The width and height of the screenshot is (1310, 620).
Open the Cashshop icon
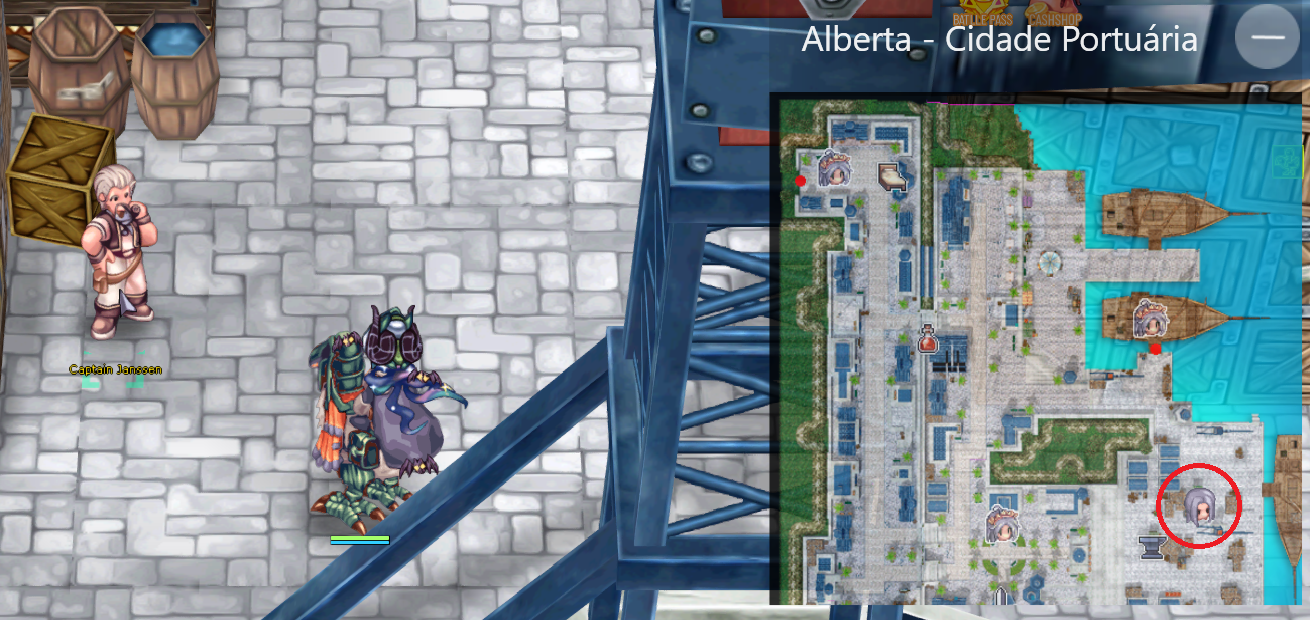tap(1056, 13)
